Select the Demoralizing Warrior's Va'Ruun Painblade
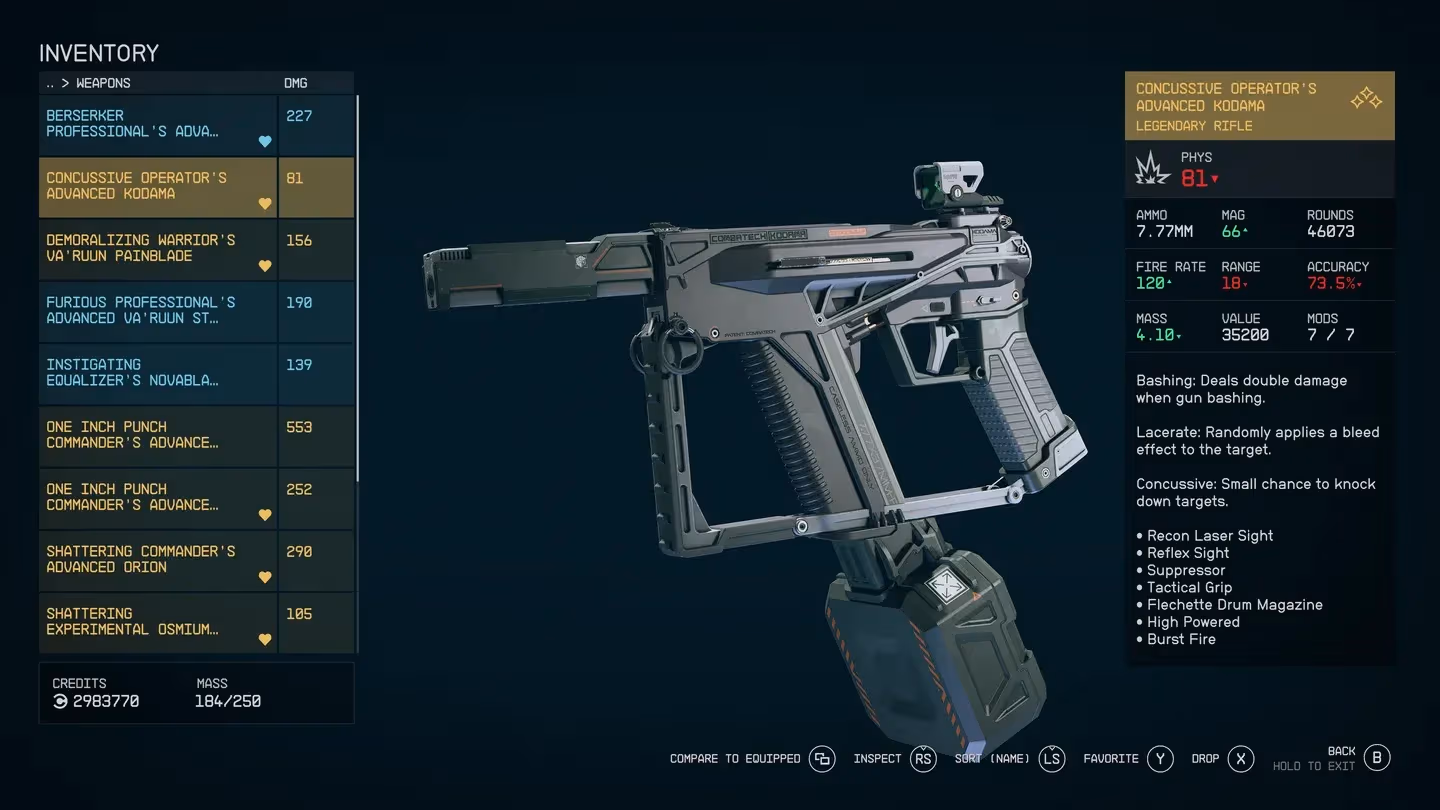This screenshot has height=810, width=1440. pos(150,249)
